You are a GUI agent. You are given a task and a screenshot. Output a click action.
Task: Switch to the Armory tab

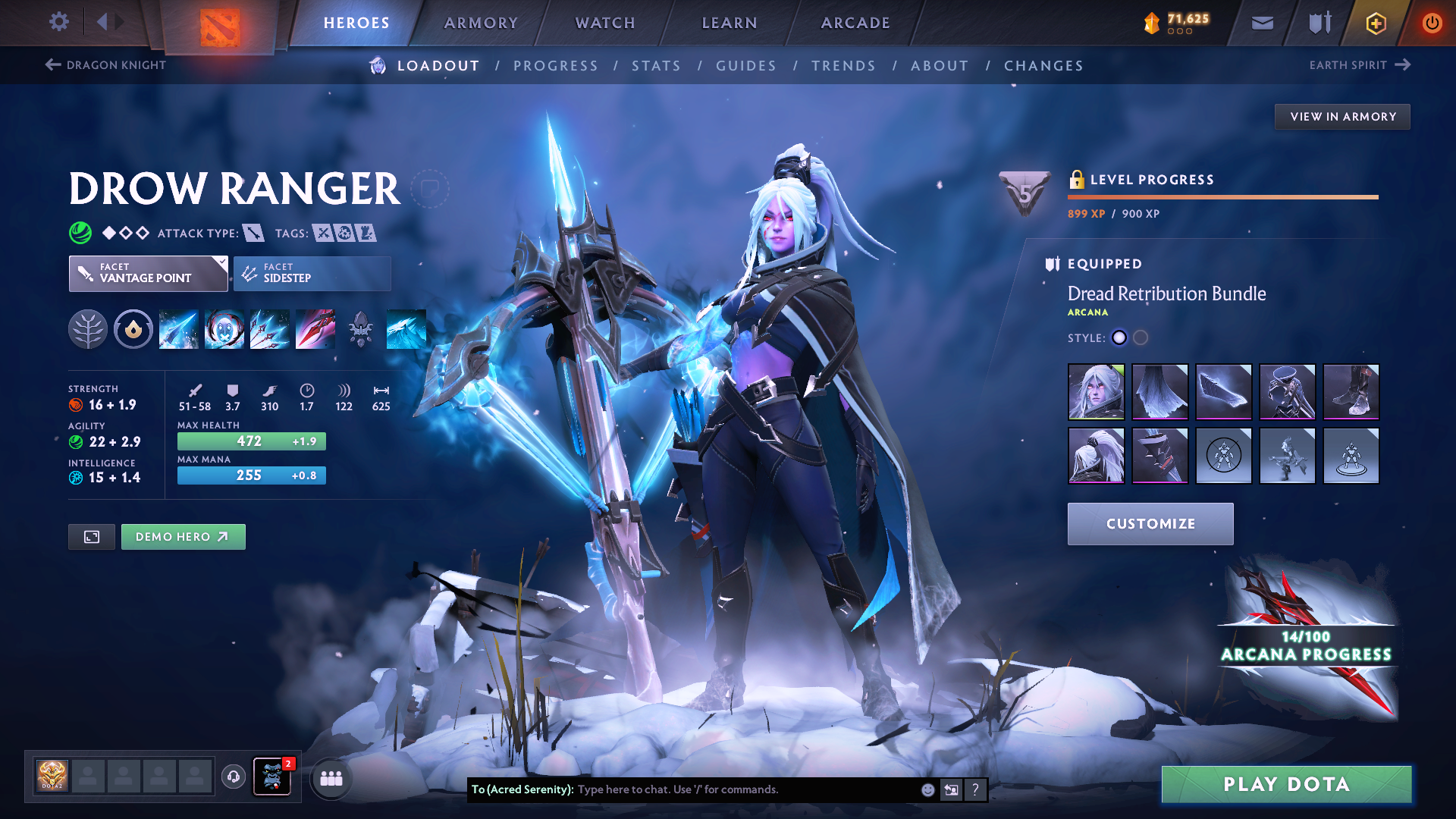click(481, 23)
